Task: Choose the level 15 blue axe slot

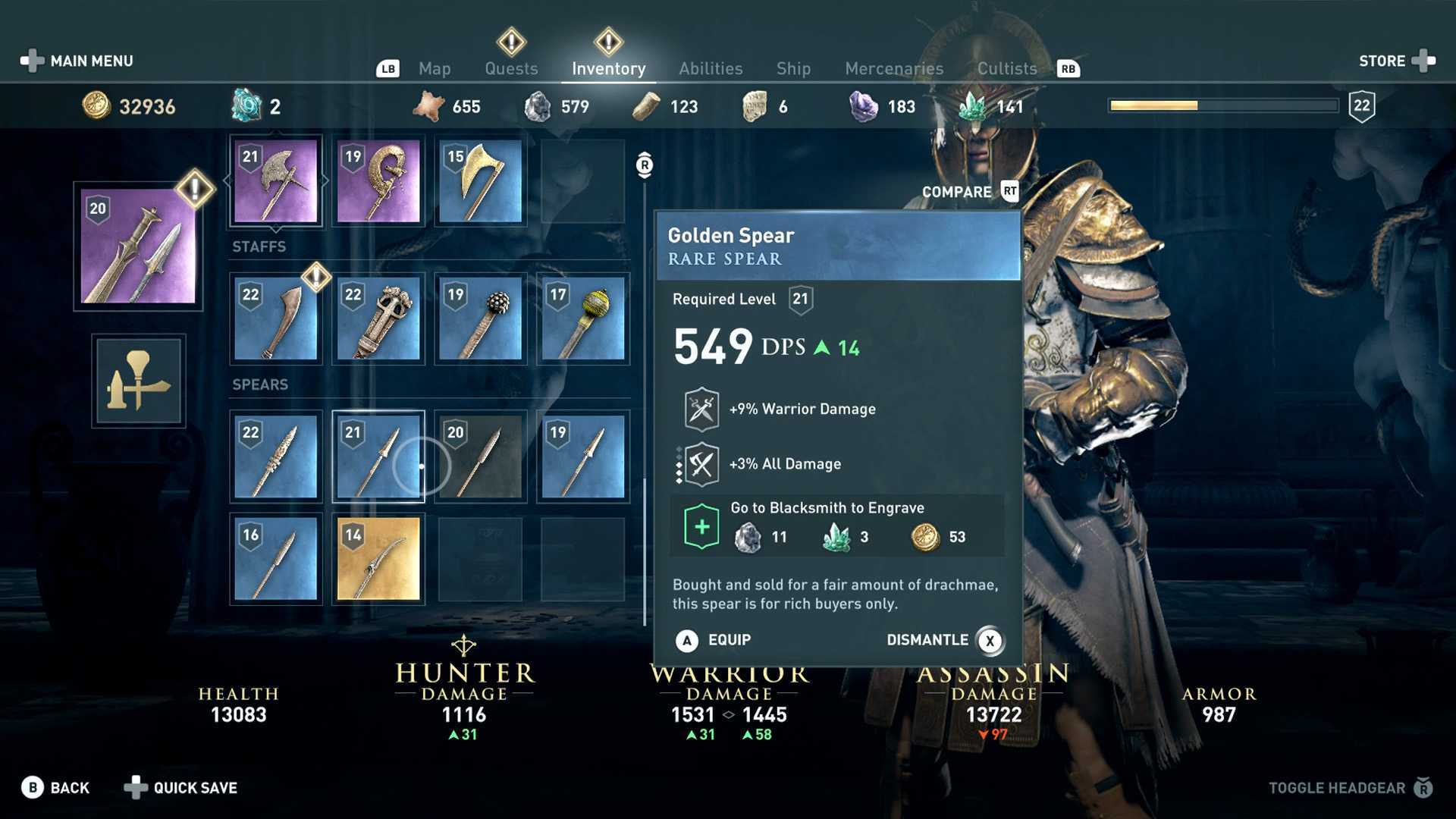Action: point(481,181)
